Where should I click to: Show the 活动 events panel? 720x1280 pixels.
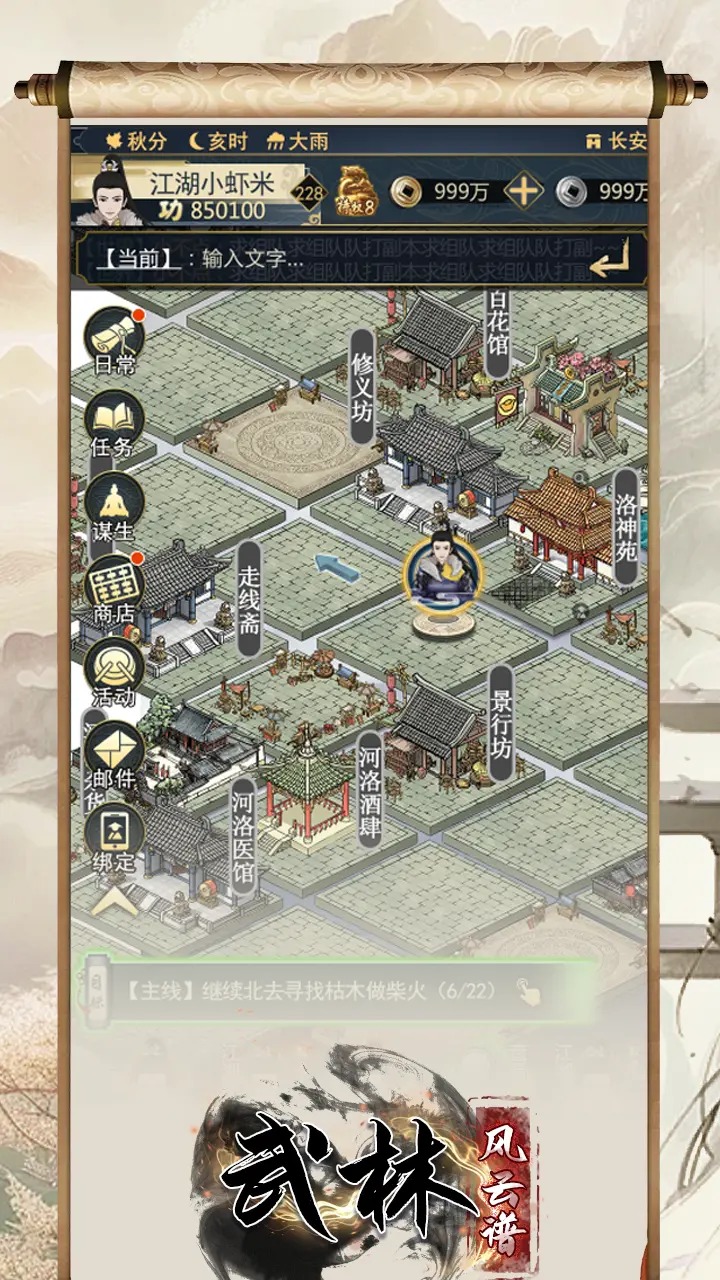113,671
